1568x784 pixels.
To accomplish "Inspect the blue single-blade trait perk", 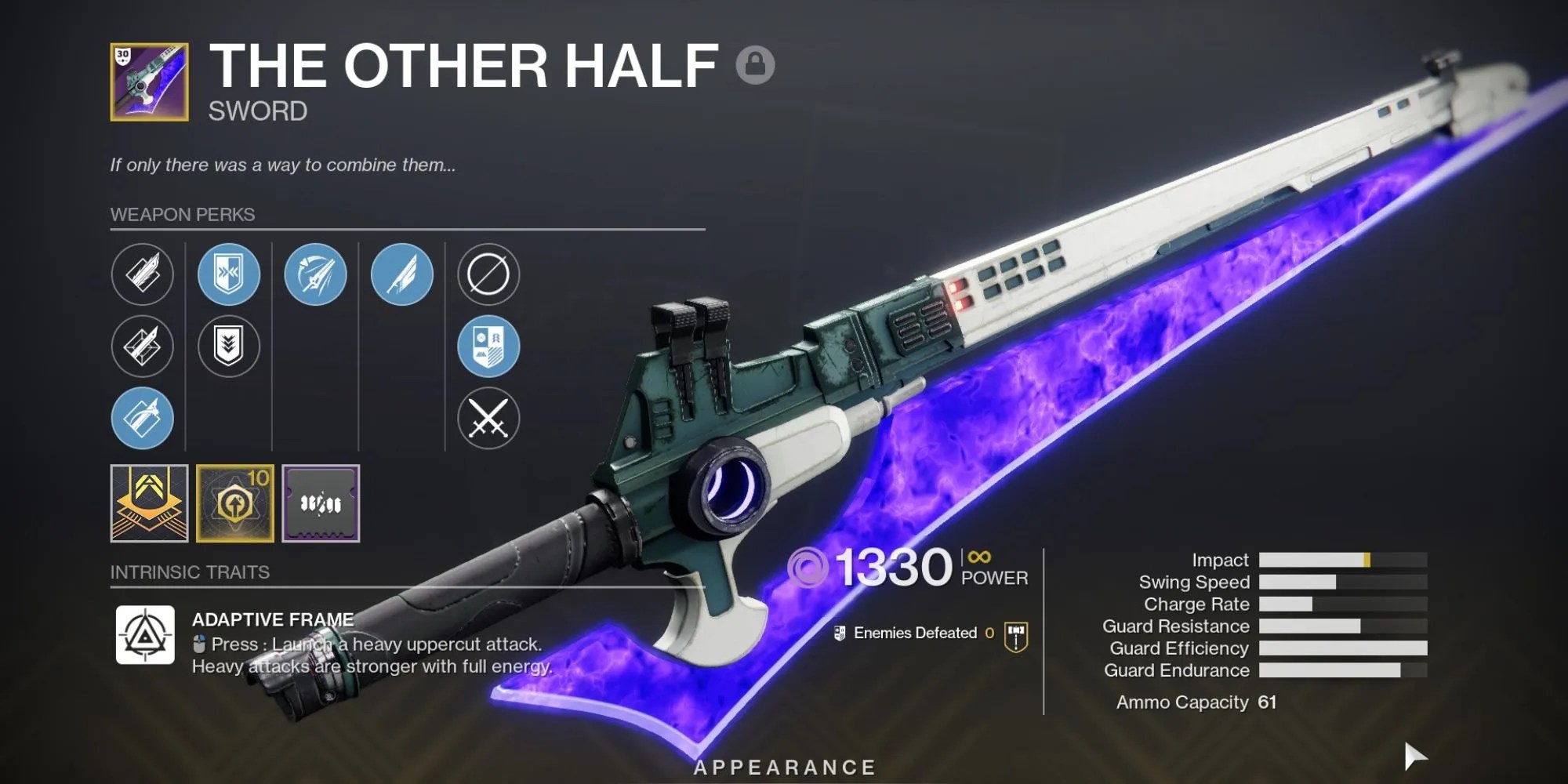I will click(401, 274).
